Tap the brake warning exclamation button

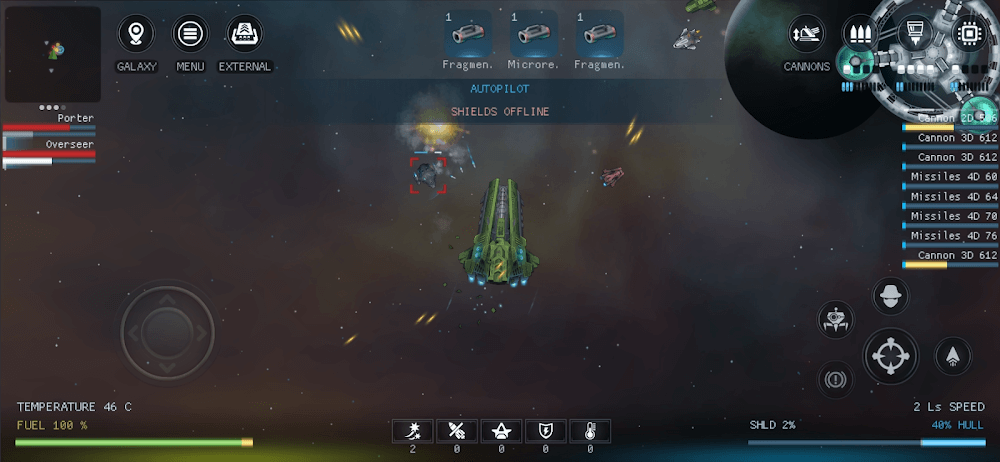[x=835, y=379]
